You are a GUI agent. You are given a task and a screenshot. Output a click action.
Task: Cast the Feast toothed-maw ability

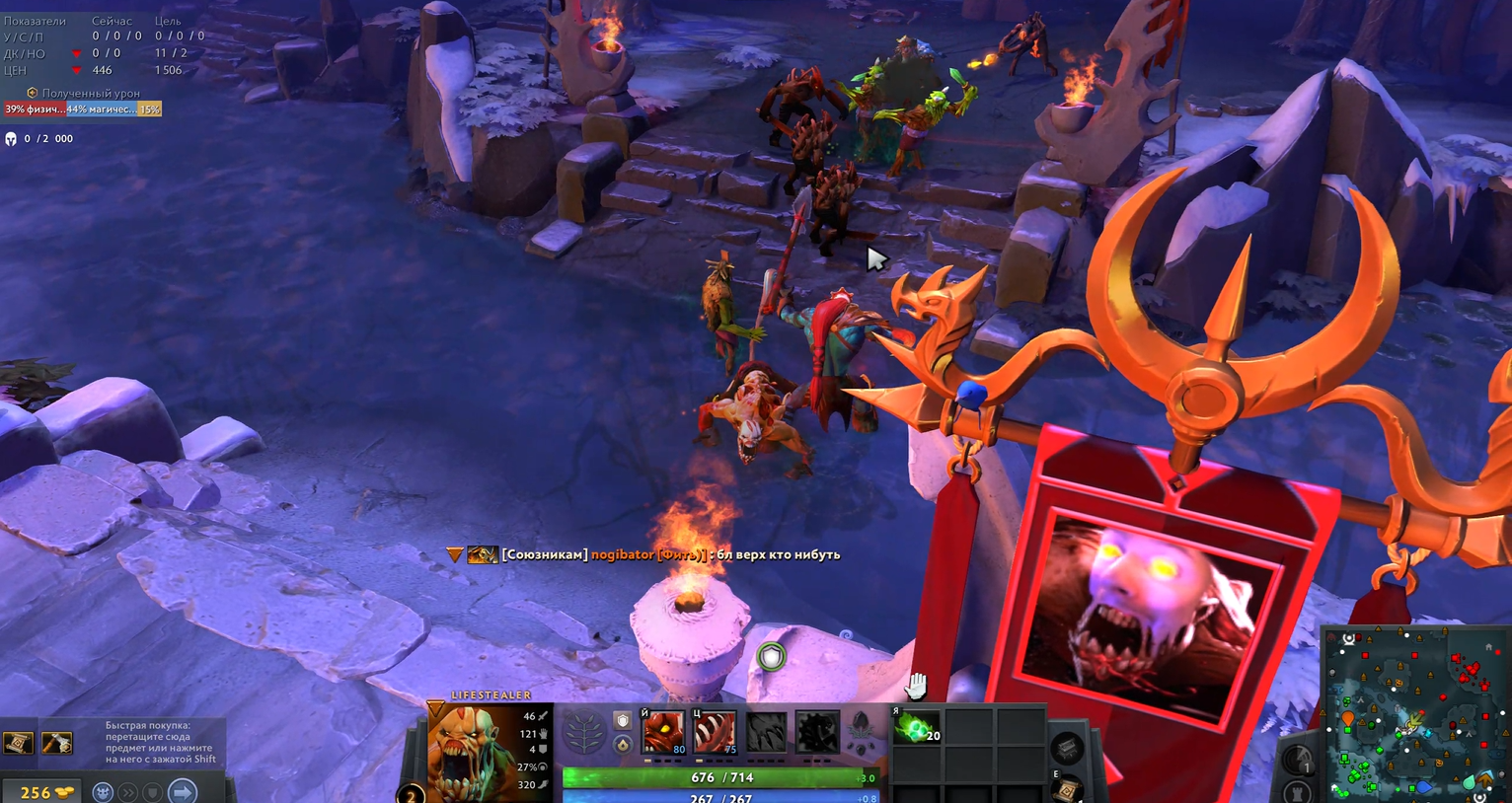(x=715, y=733)
